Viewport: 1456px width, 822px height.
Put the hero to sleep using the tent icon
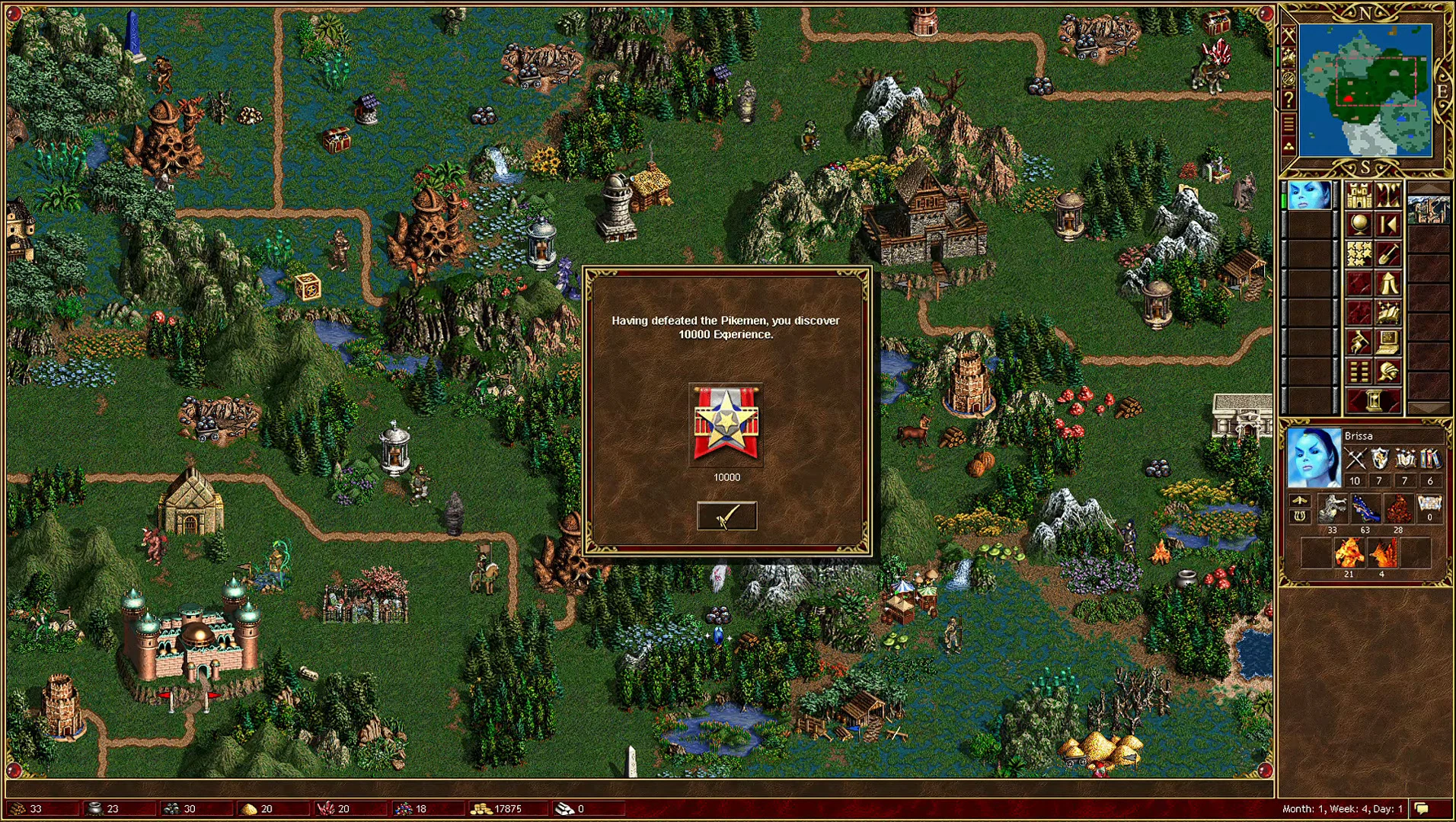click(x=1387, y=283)
